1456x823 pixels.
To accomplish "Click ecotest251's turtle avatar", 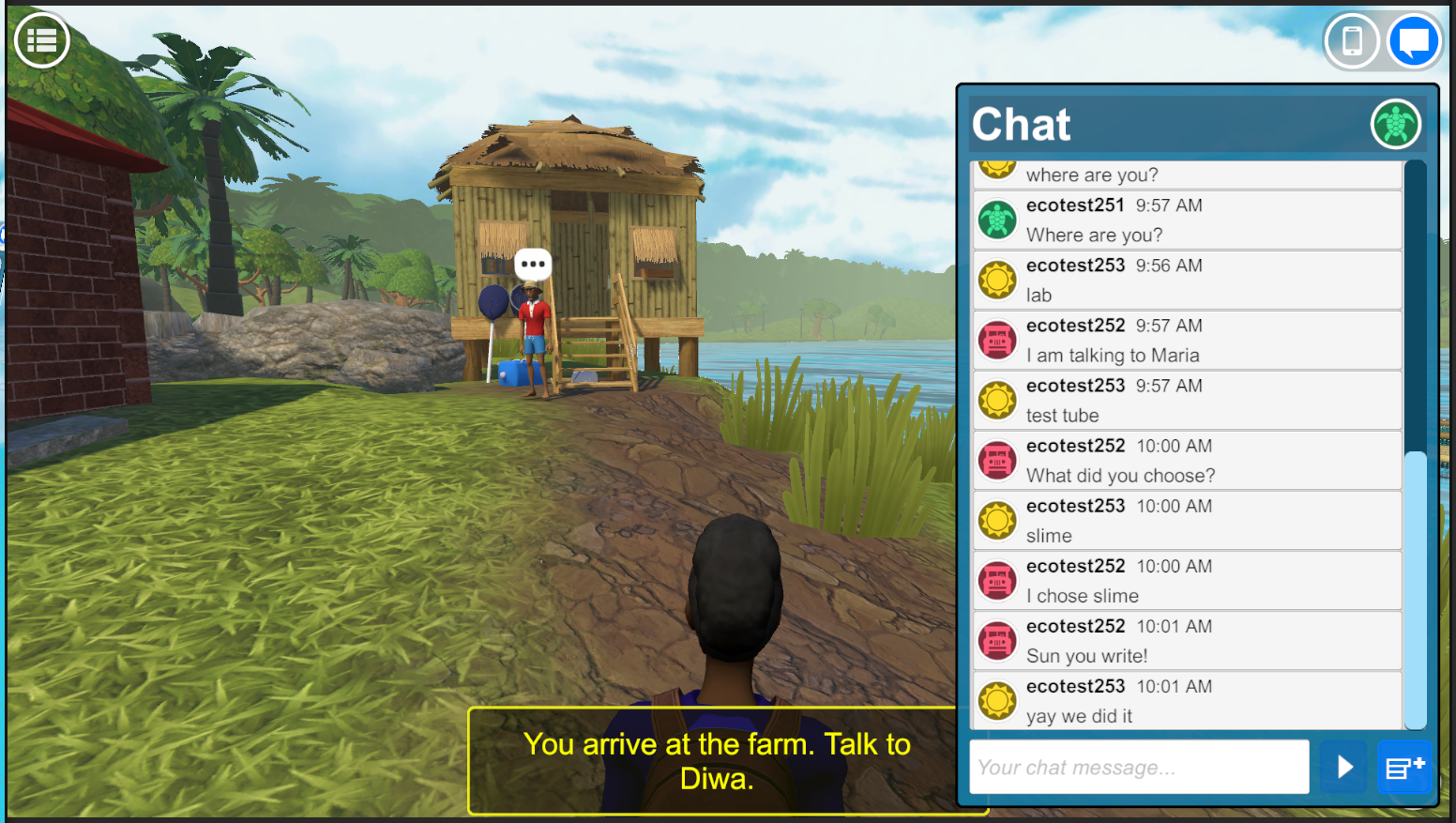I will coord(997,220).
